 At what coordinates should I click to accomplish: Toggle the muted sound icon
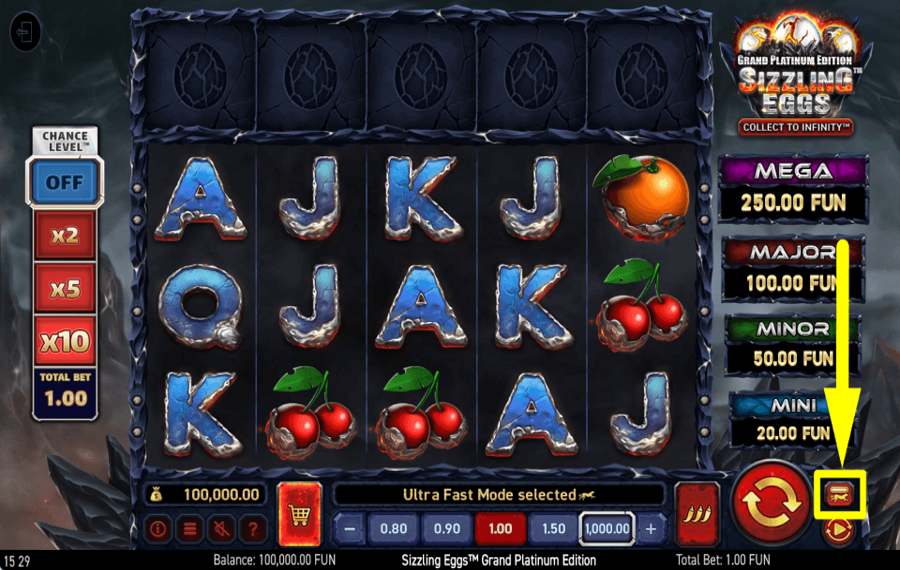[x=222, y=529]
